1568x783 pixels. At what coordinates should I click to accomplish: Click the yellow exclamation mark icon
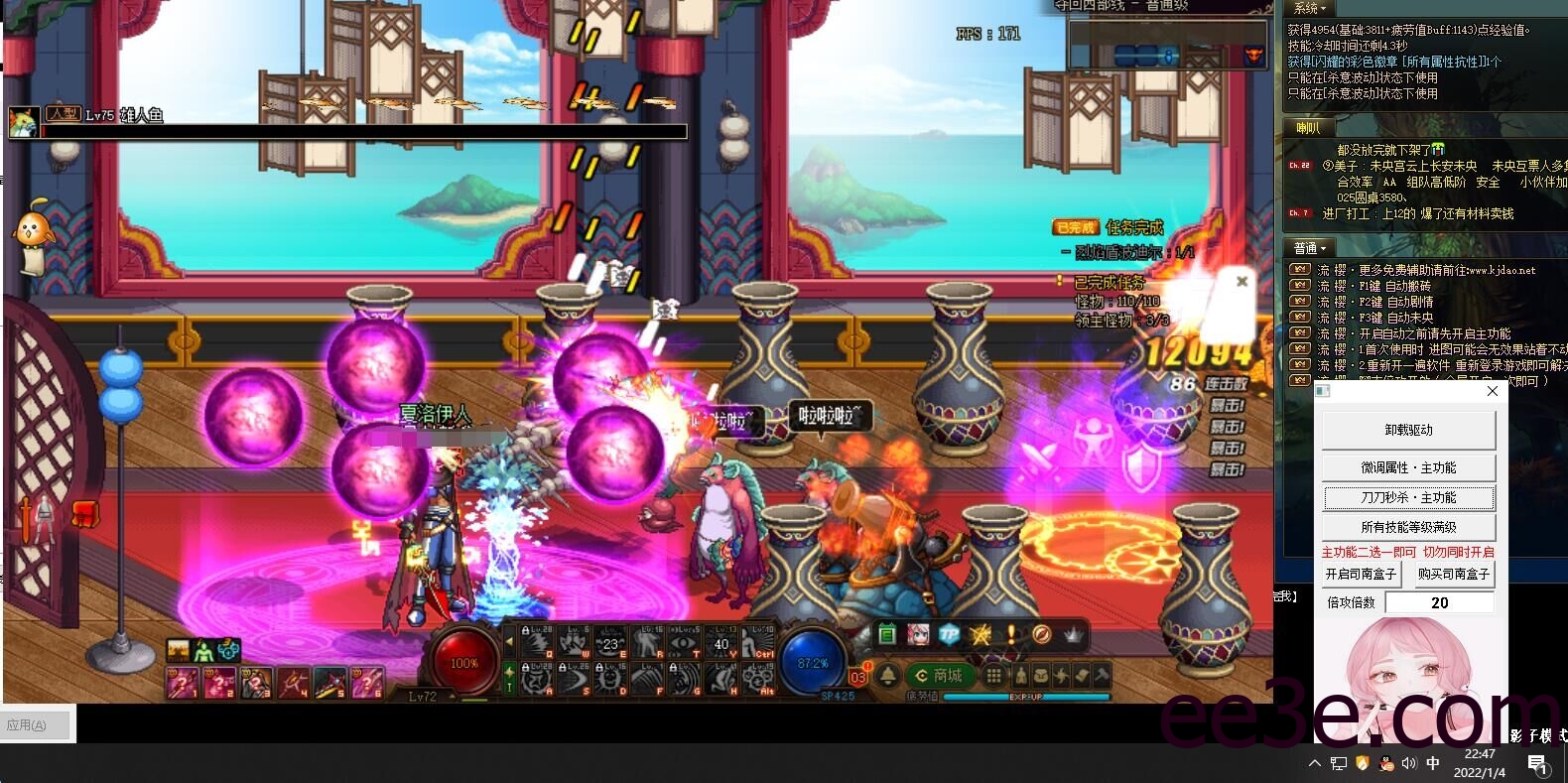click(x=1011, y=635)
